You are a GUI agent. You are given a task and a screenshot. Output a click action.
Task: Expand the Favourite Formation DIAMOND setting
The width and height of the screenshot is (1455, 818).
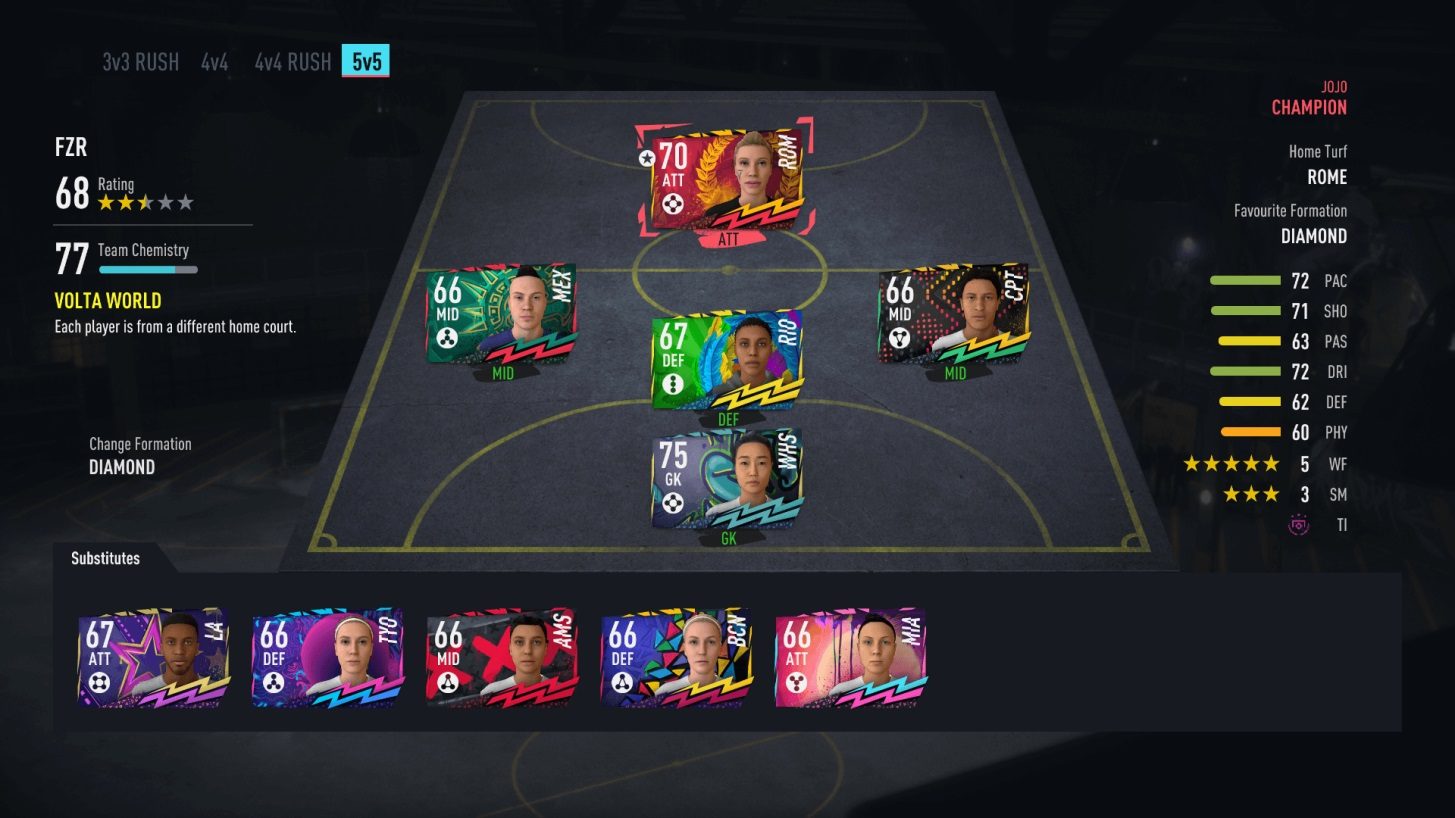[x=1315, y=236]
